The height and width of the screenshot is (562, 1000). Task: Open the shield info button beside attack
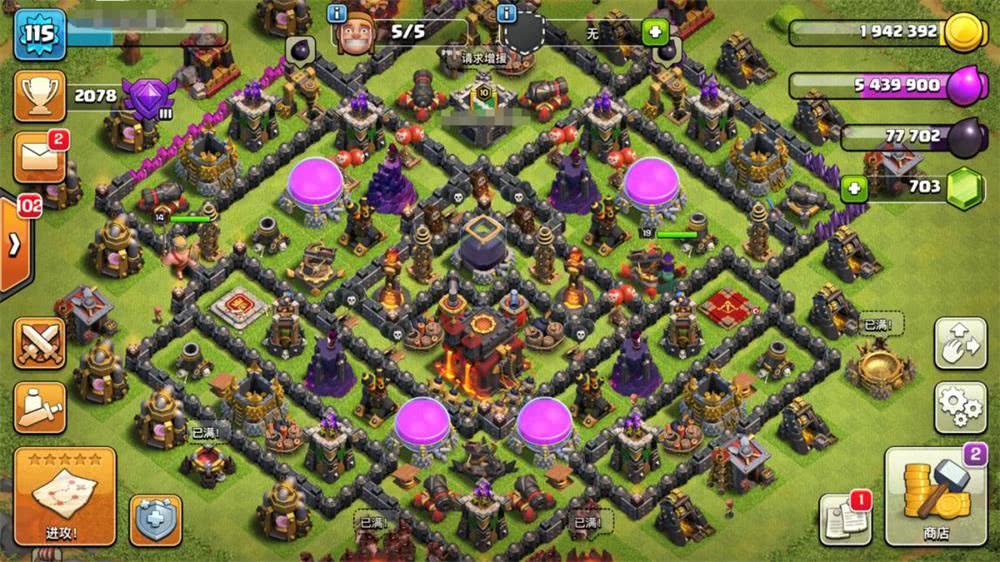coord(155,520)
